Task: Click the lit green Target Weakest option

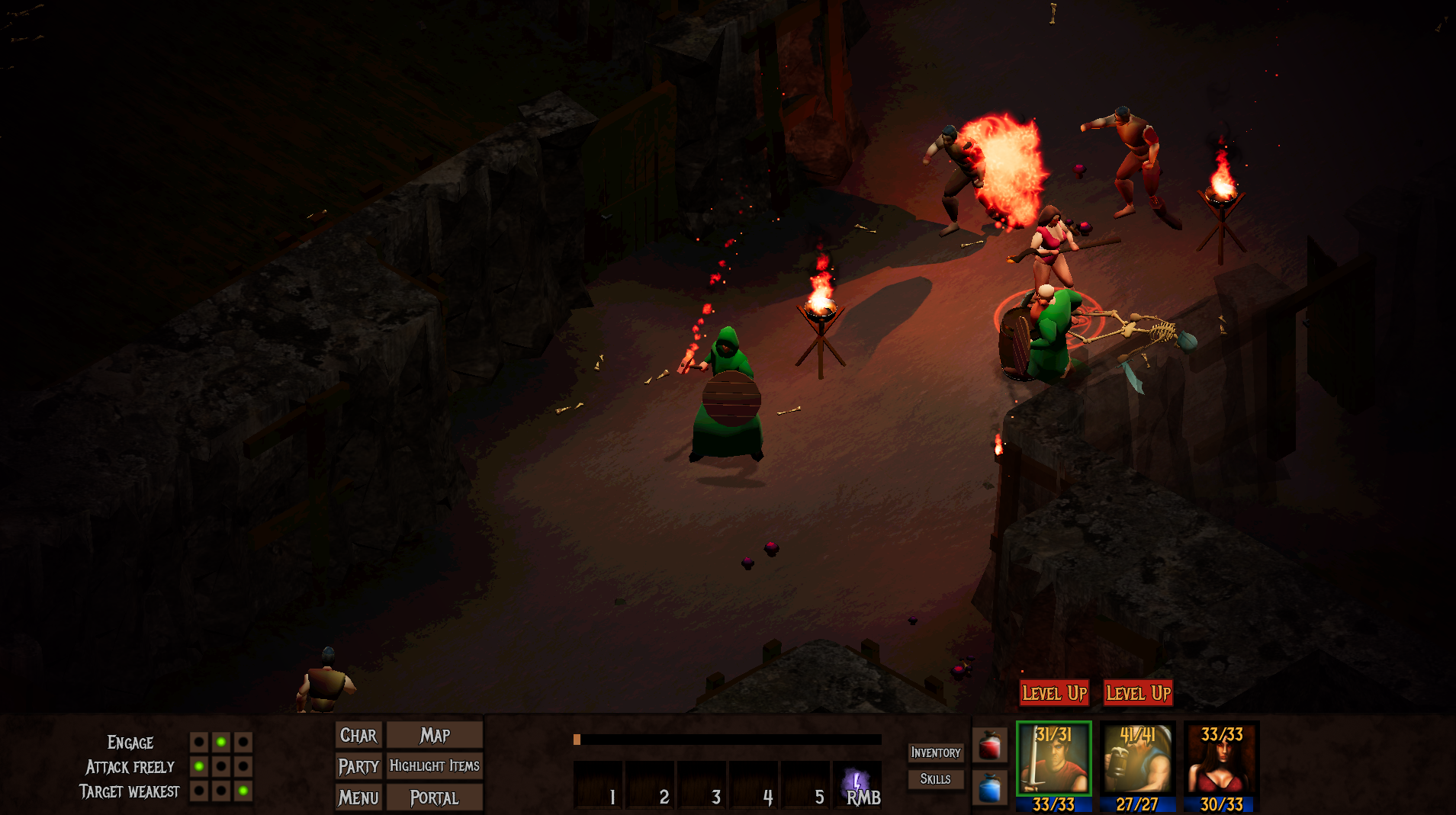Action: pyautogui.click(x=243, y=791)
